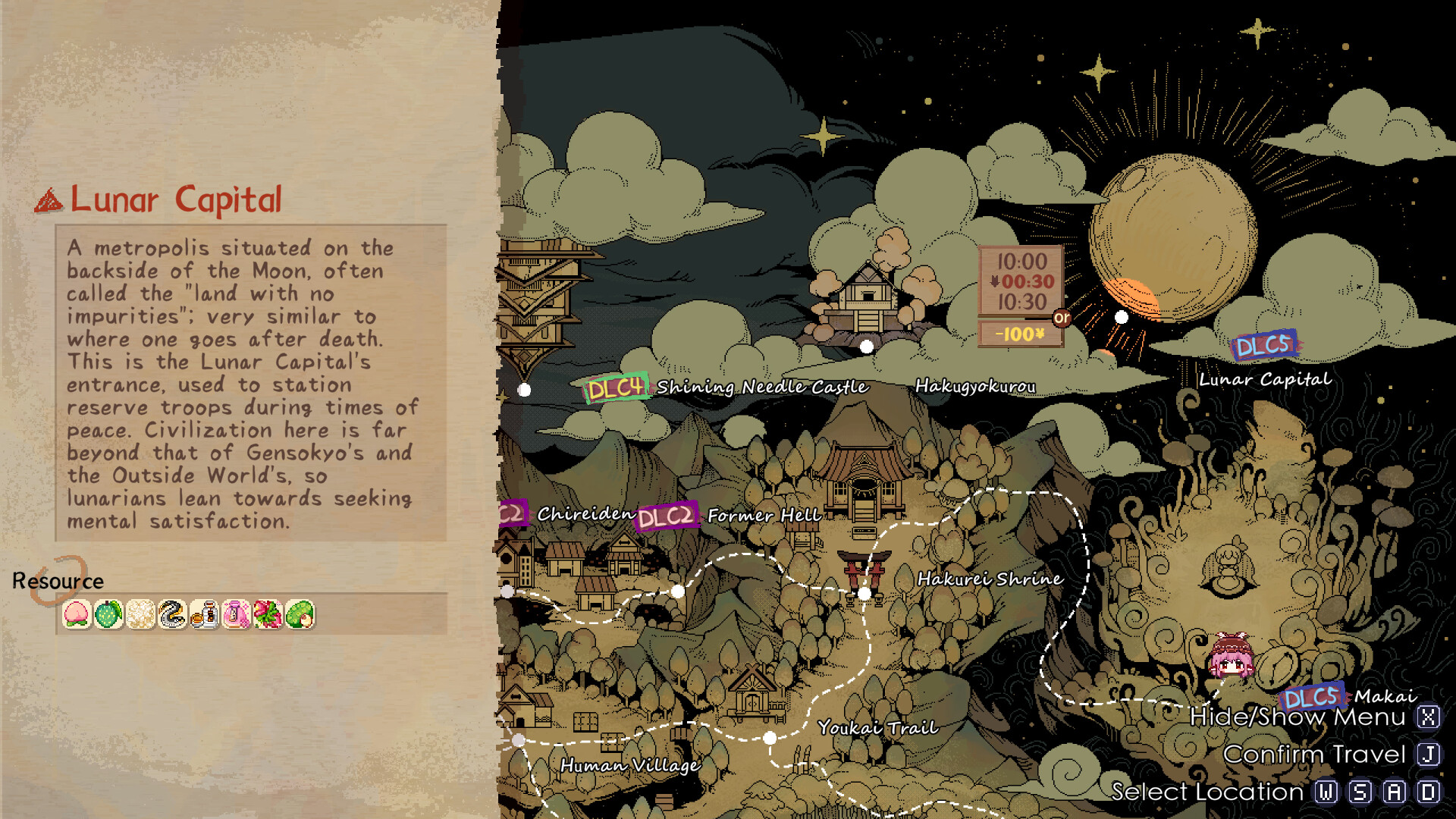Viewport: 1456px width, 819px height.
Task: Select the Lunar Capital map location
Action: click(1264, 379)
